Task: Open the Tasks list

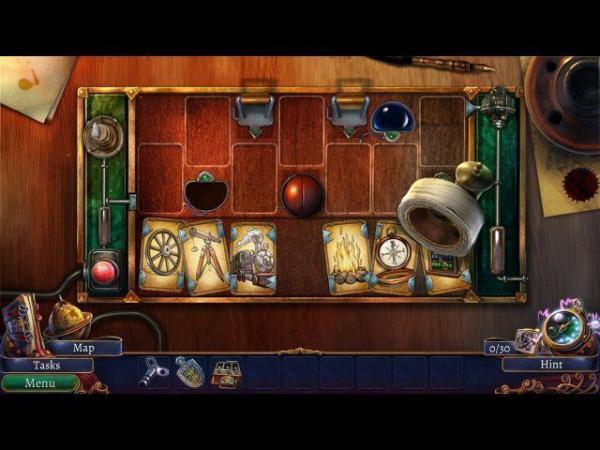Action: tap(45, 365)
